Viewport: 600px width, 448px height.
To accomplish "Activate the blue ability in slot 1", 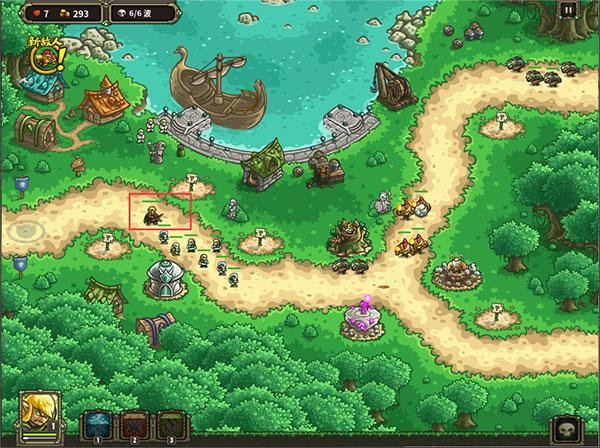I will pos(96,423).
